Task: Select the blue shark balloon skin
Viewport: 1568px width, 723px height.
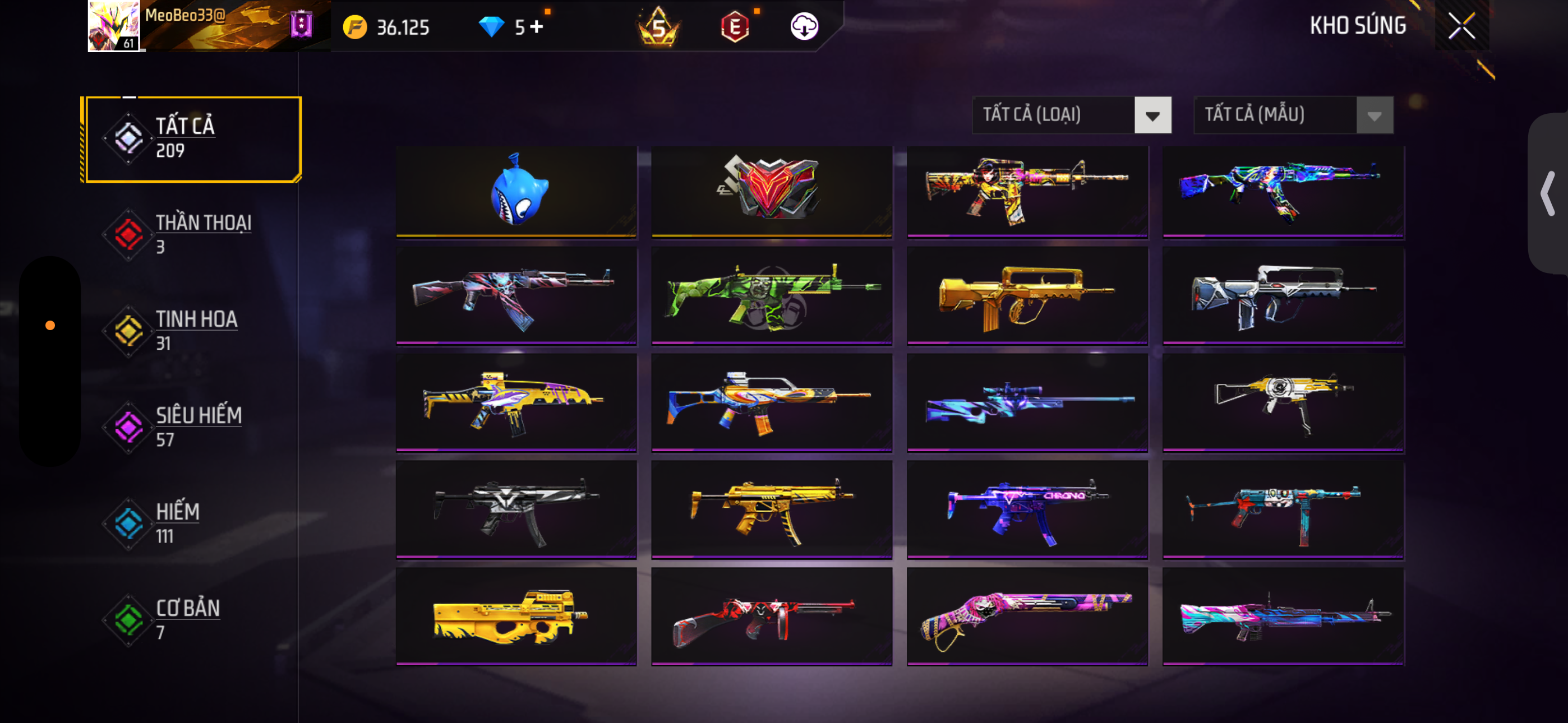Action: click(516, 191)
